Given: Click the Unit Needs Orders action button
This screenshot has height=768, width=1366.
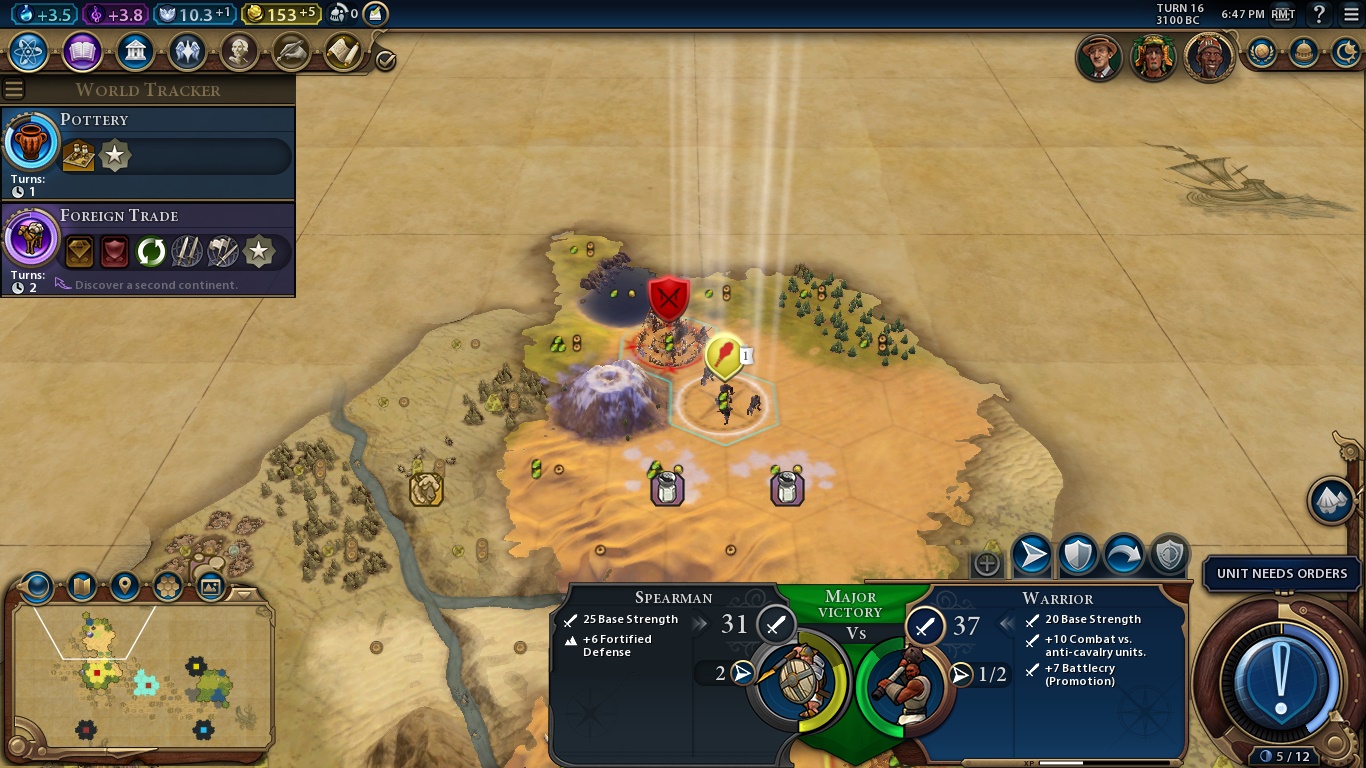Looking at the screenshot, I should [x=1283, y=682].
